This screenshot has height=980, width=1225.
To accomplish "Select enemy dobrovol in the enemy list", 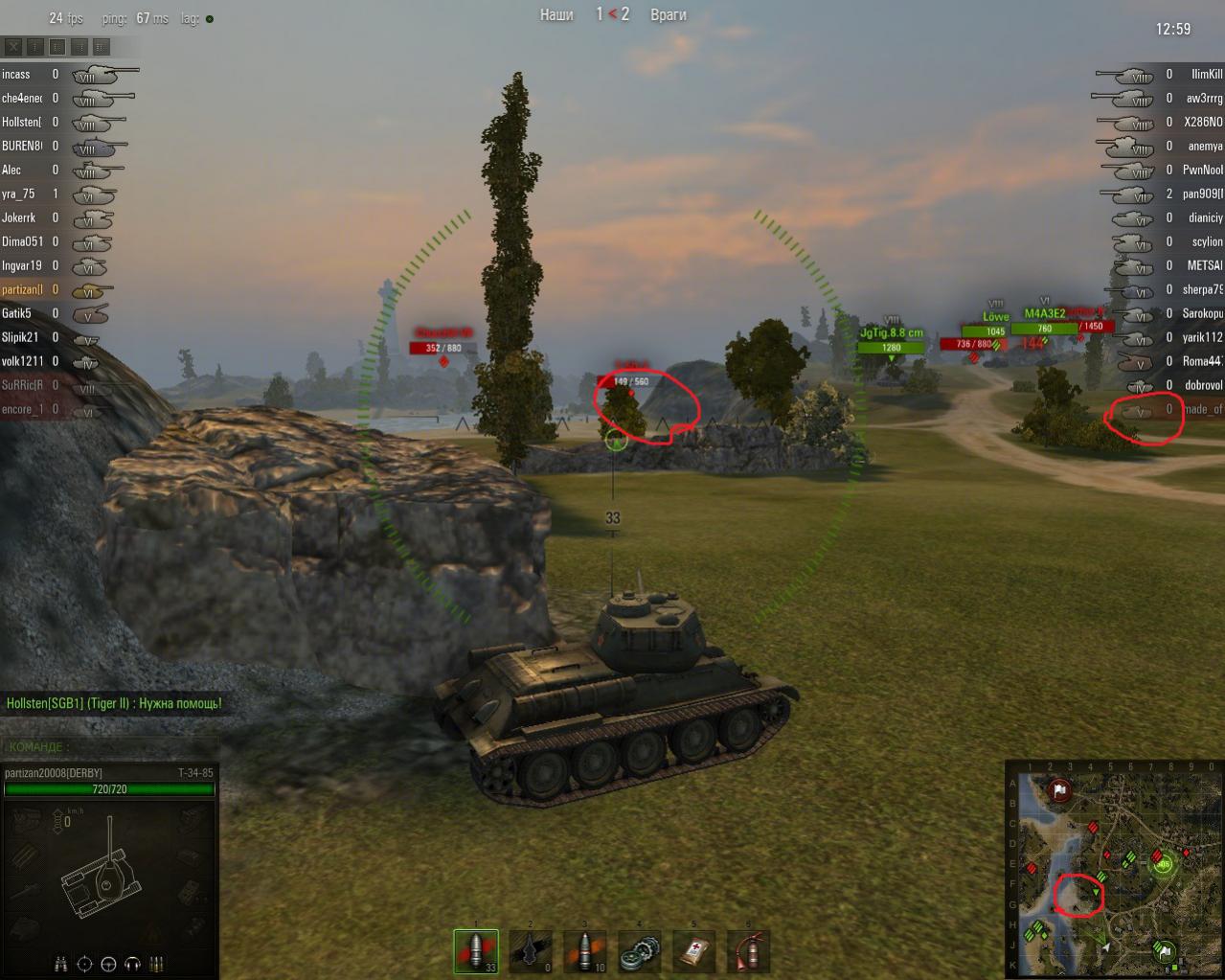I will [x=1203, y=385].
